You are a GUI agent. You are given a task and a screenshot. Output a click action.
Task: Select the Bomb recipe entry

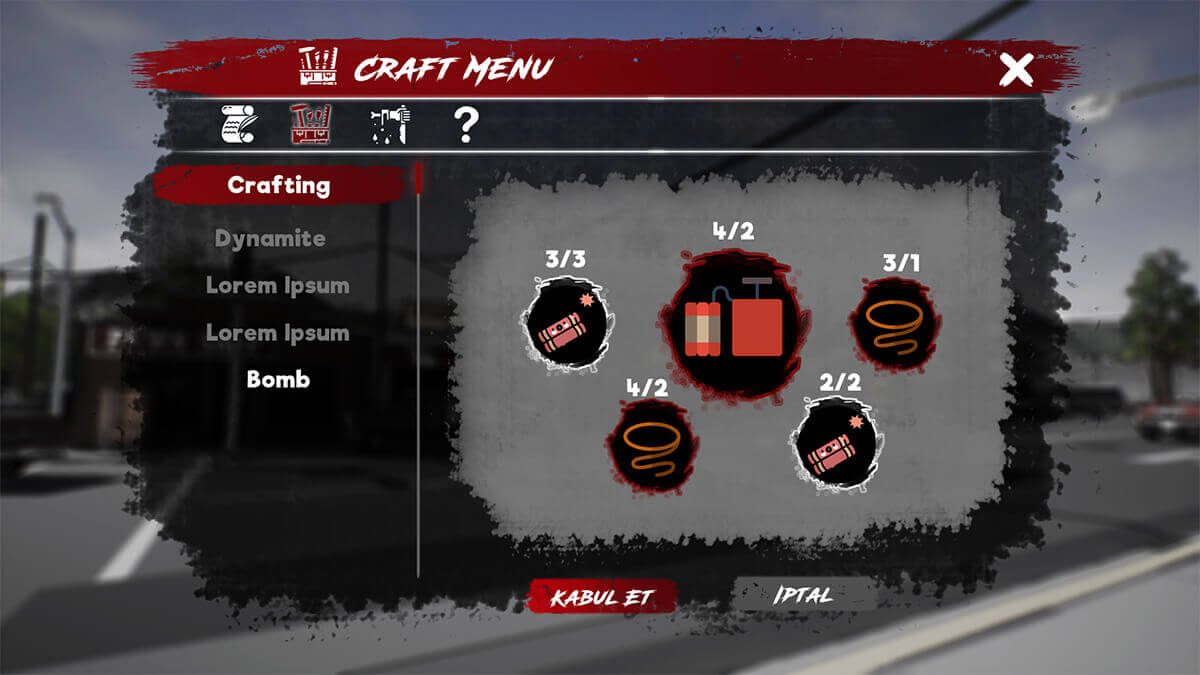[278, 380]
